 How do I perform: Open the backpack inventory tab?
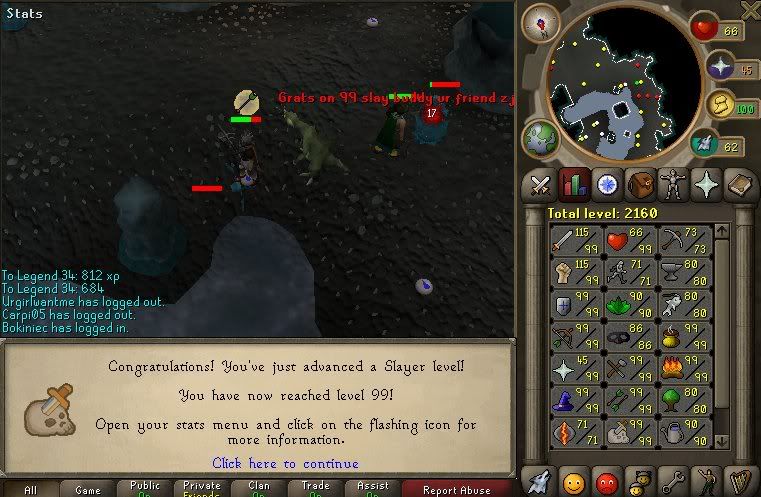pyautogui.click(x=639, y=185)
